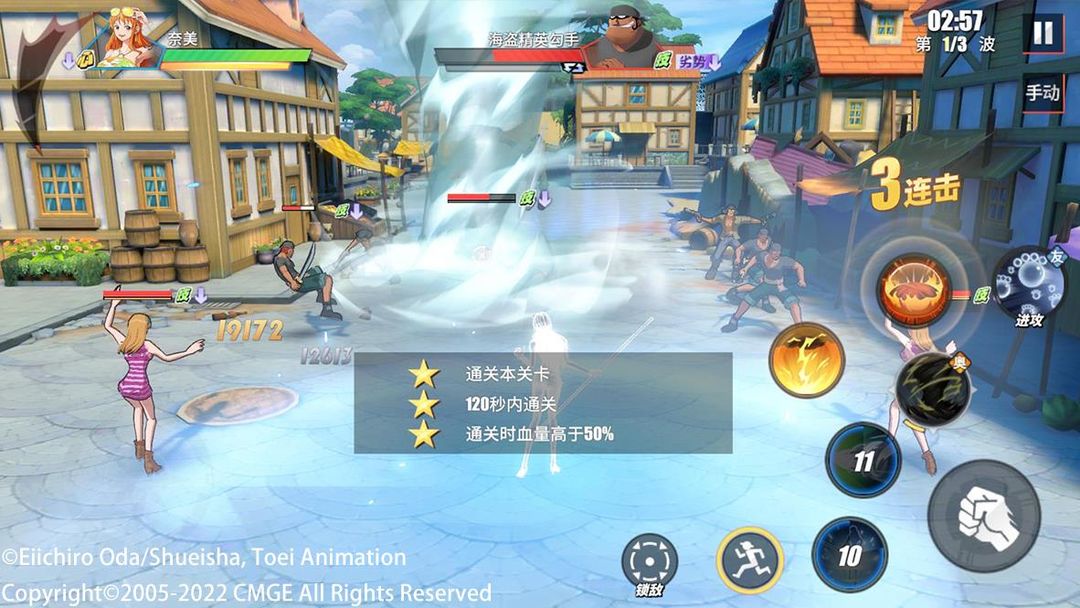
Task: Pause the battle
Action: 1043,32
